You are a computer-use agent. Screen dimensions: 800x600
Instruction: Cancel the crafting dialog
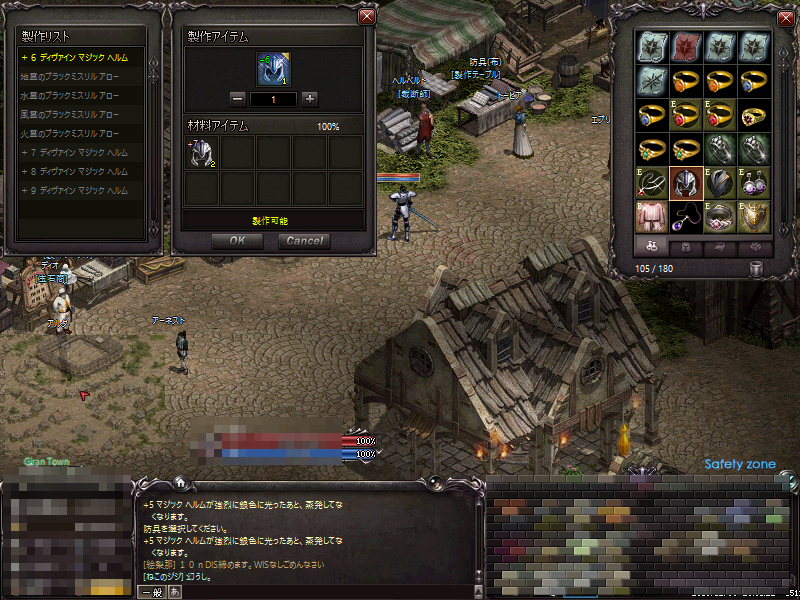(304, 240)
